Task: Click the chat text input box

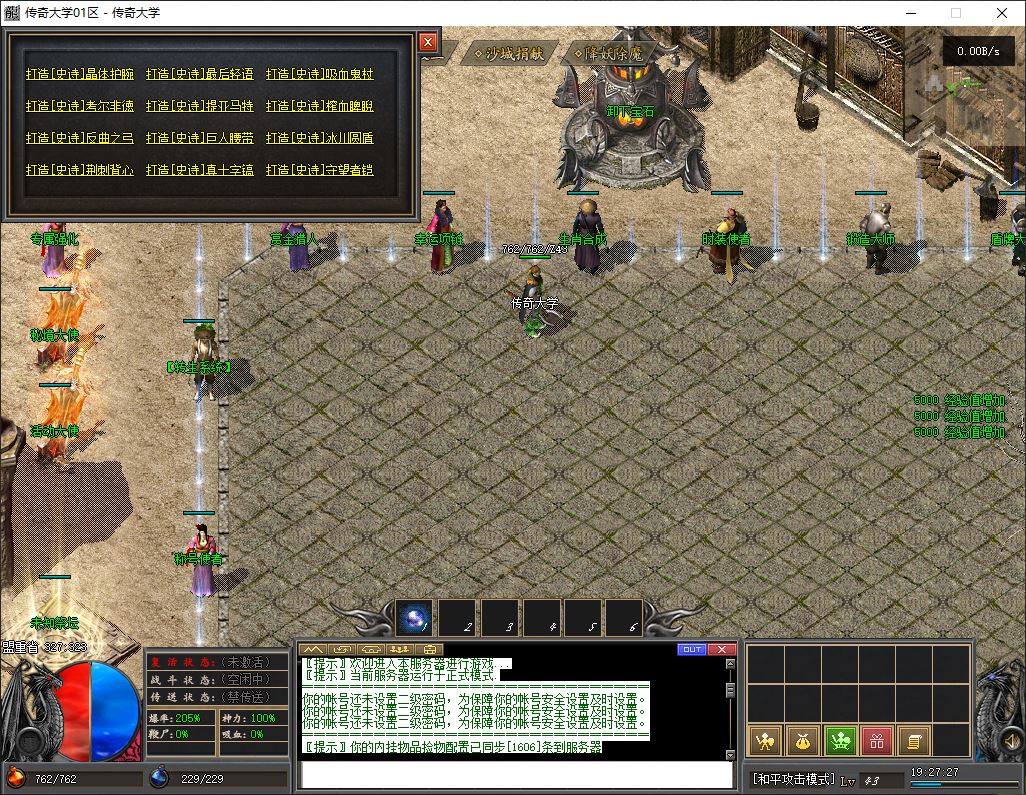Action: tap(516, 775)
